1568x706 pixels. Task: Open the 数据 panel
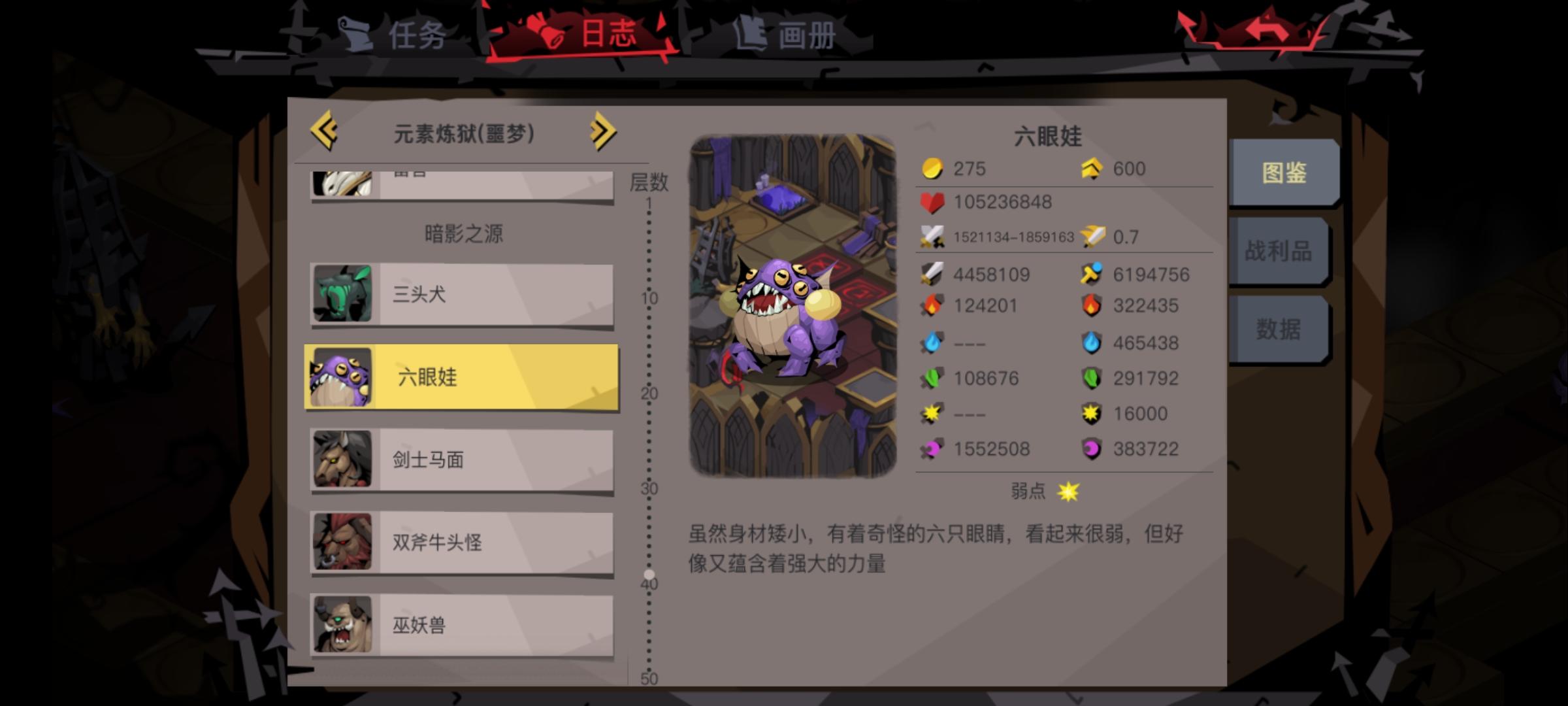[1279, 330]
